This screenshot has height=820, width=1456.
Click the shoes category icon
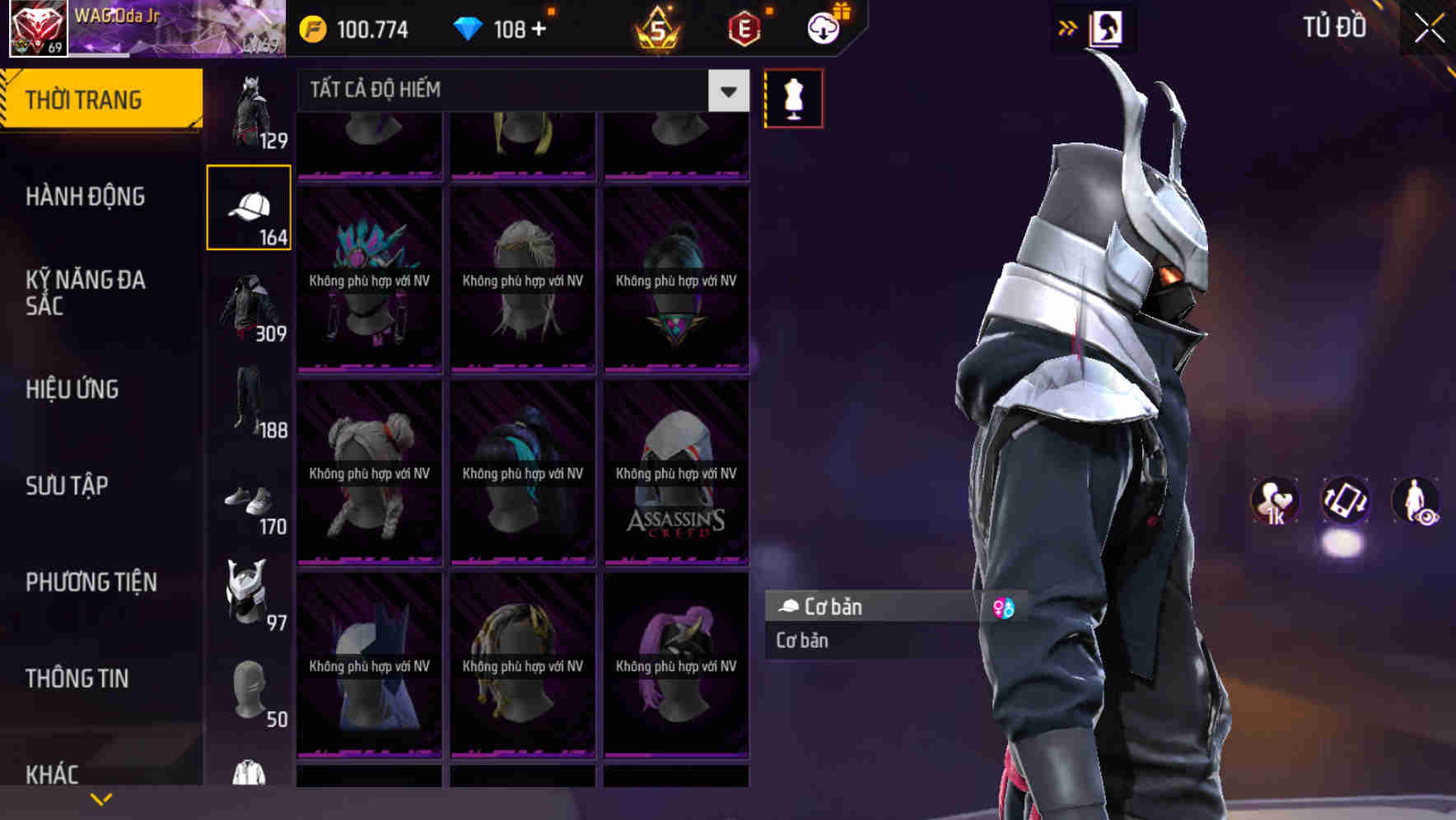[x=247, y=502]
